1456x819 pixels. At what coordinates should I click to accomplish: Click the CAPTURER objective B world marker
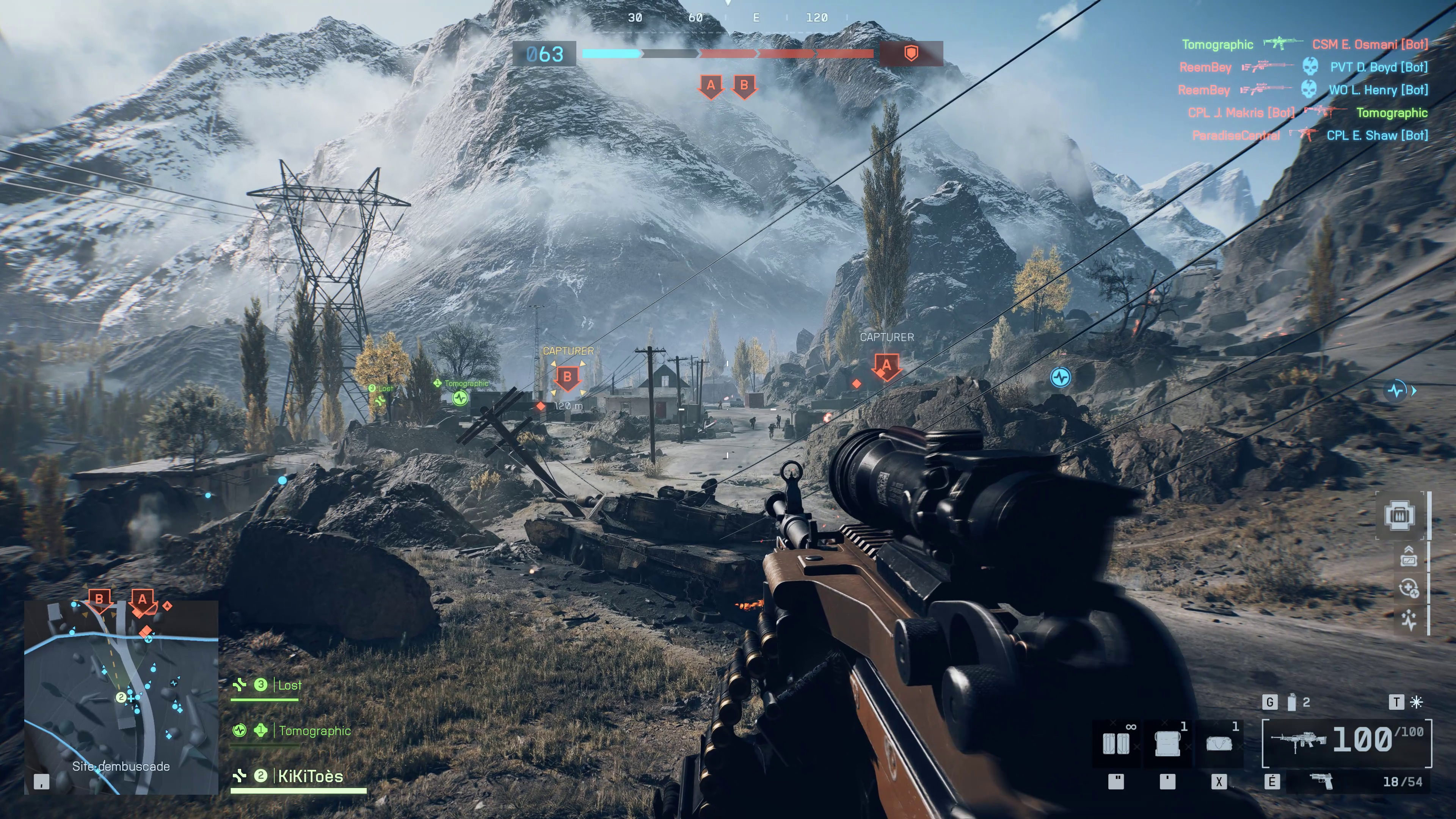[568, 377]
